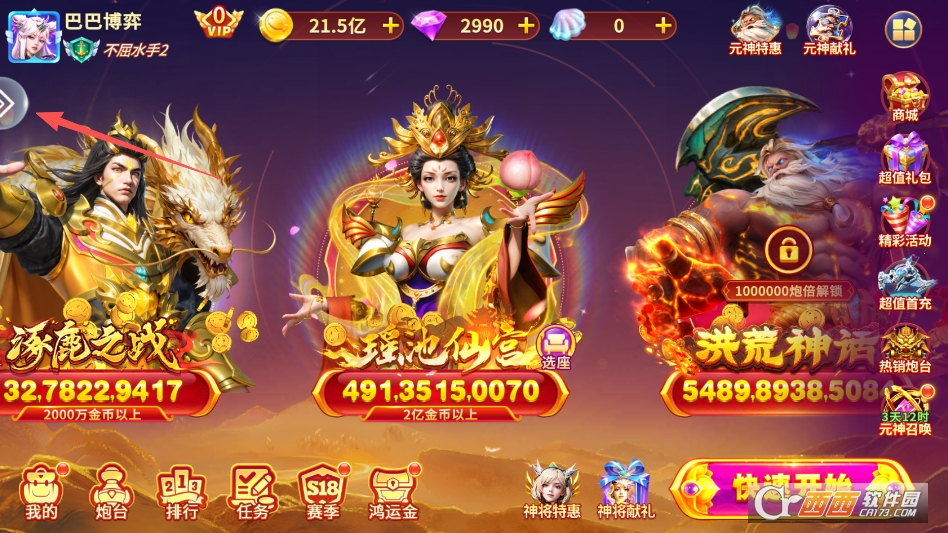Viewport: 948px width, 533px height.
Task: Add more gold coins with the plus button
Action: coord(390,26)
